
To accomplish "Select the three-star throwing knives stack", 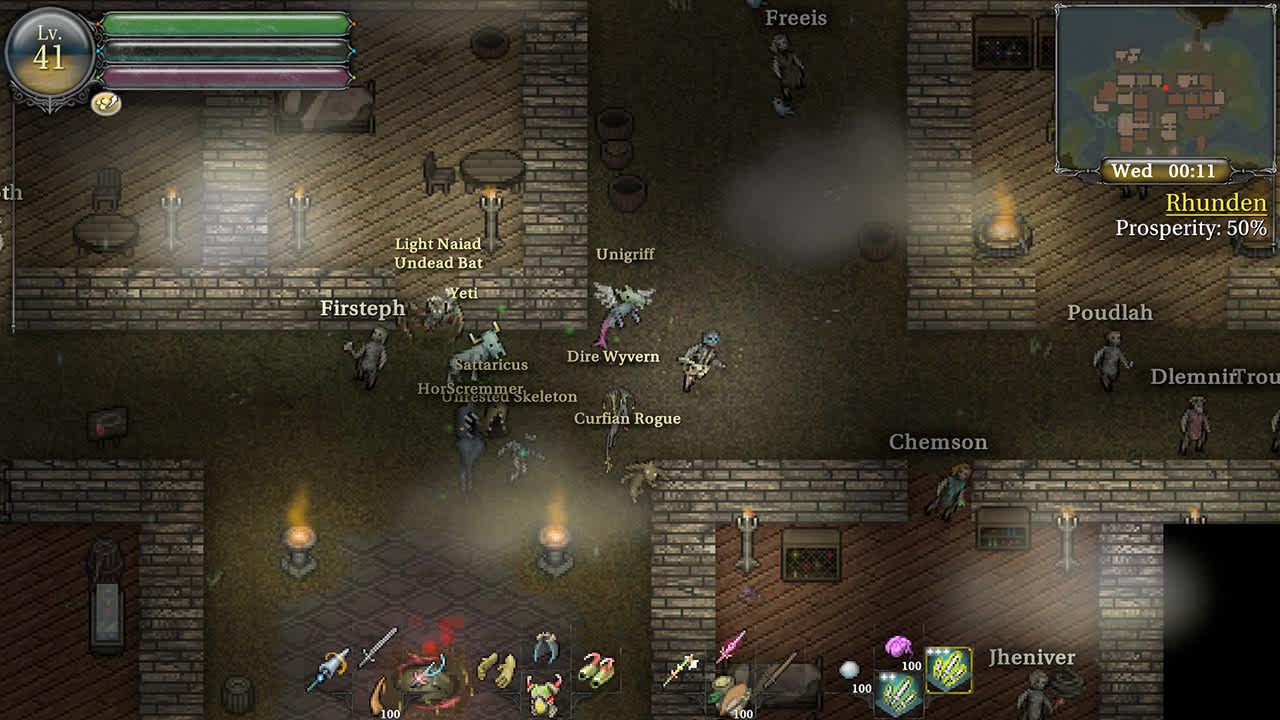I will (946, 672).
